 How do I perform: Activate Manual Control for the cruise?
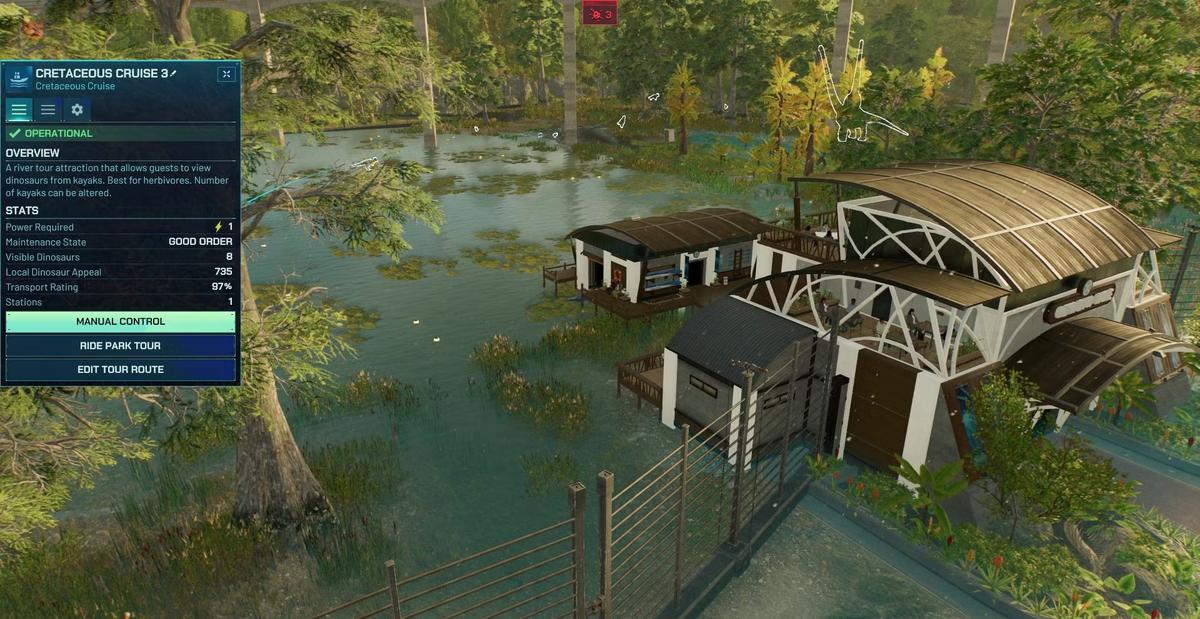coord(120,322)
